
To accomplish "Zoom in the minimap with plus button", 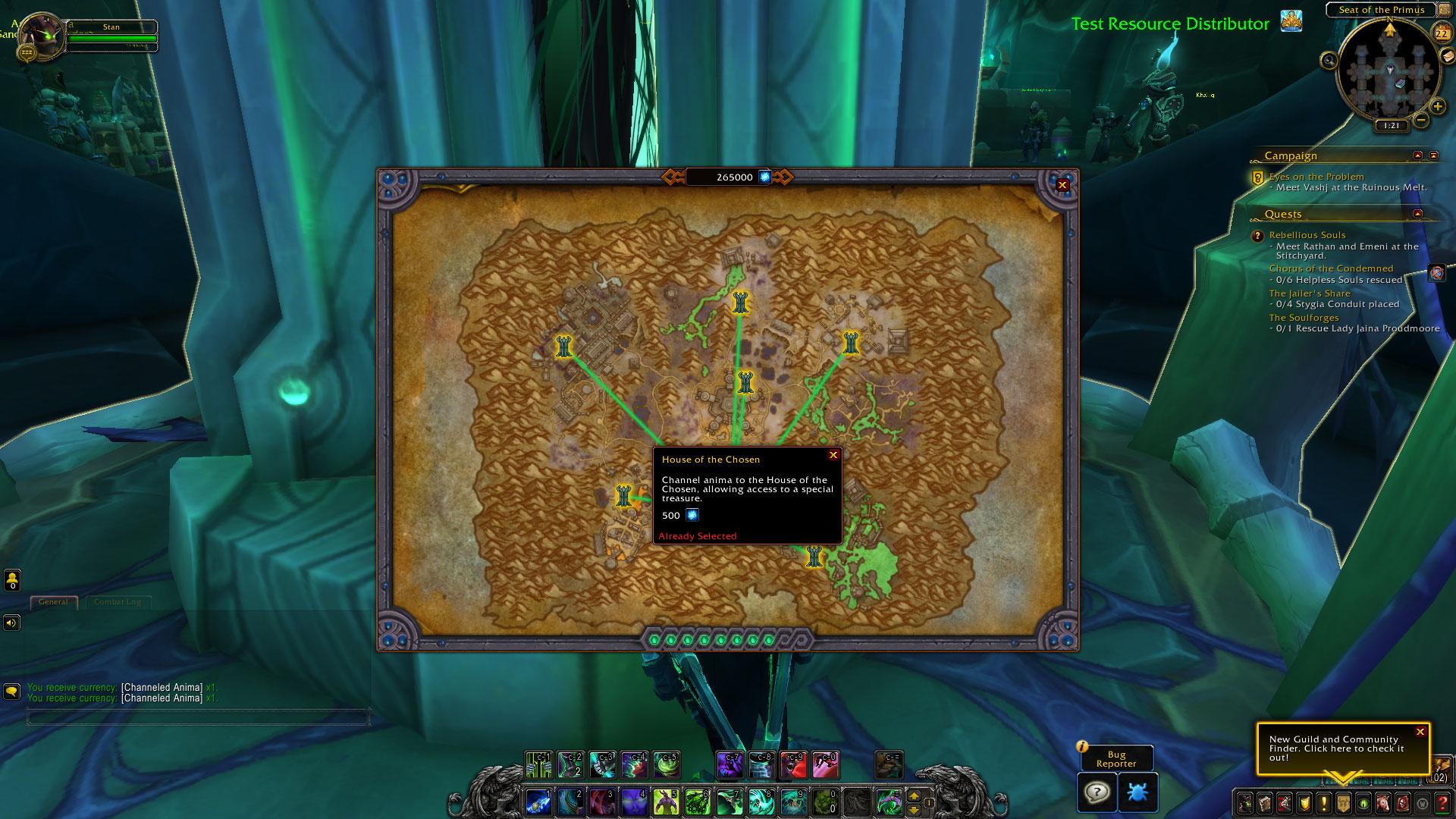I will 1438,106.
